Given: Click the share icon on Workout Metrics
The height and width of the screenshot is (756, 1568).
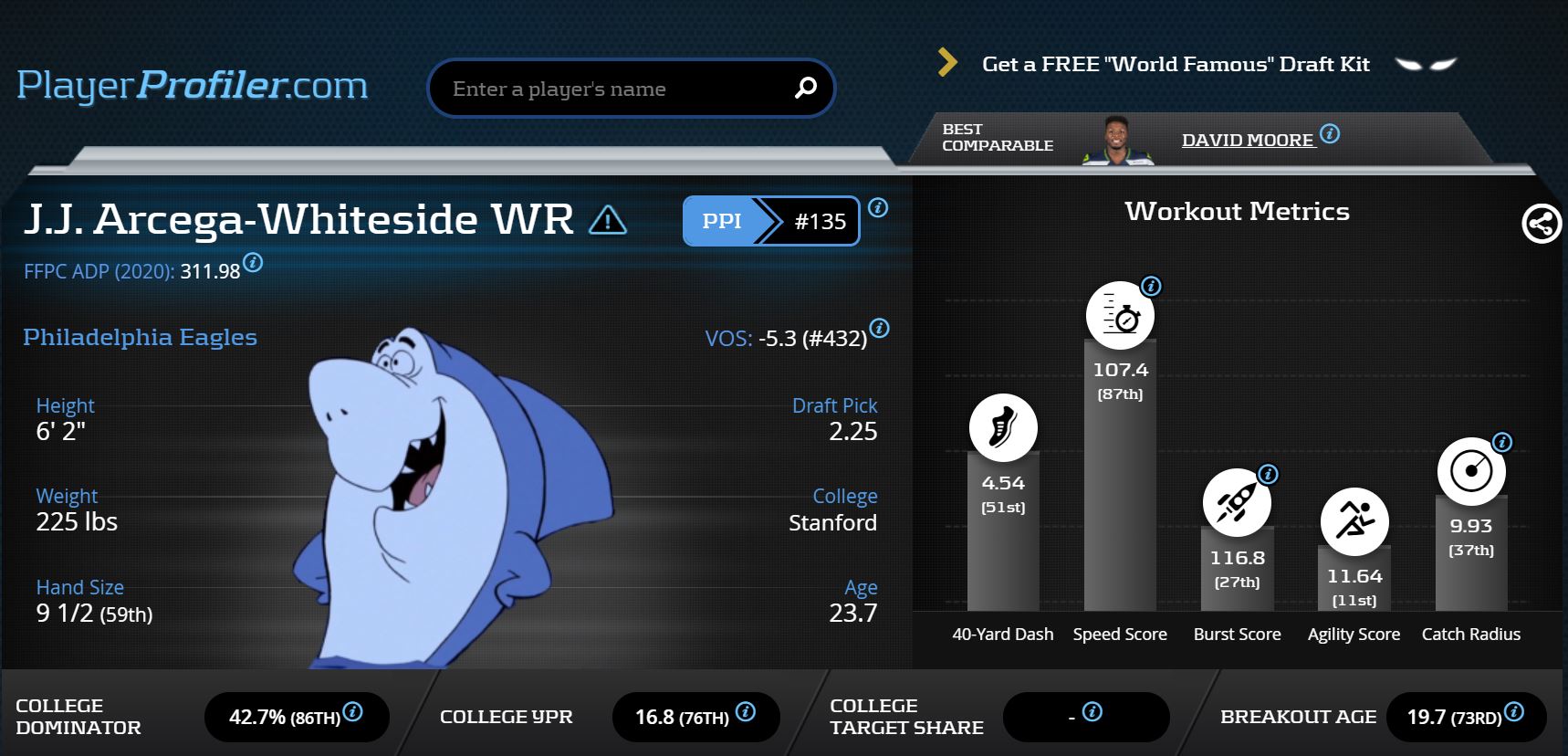Looking at the screenshot, I should (x=1541, y=224).
